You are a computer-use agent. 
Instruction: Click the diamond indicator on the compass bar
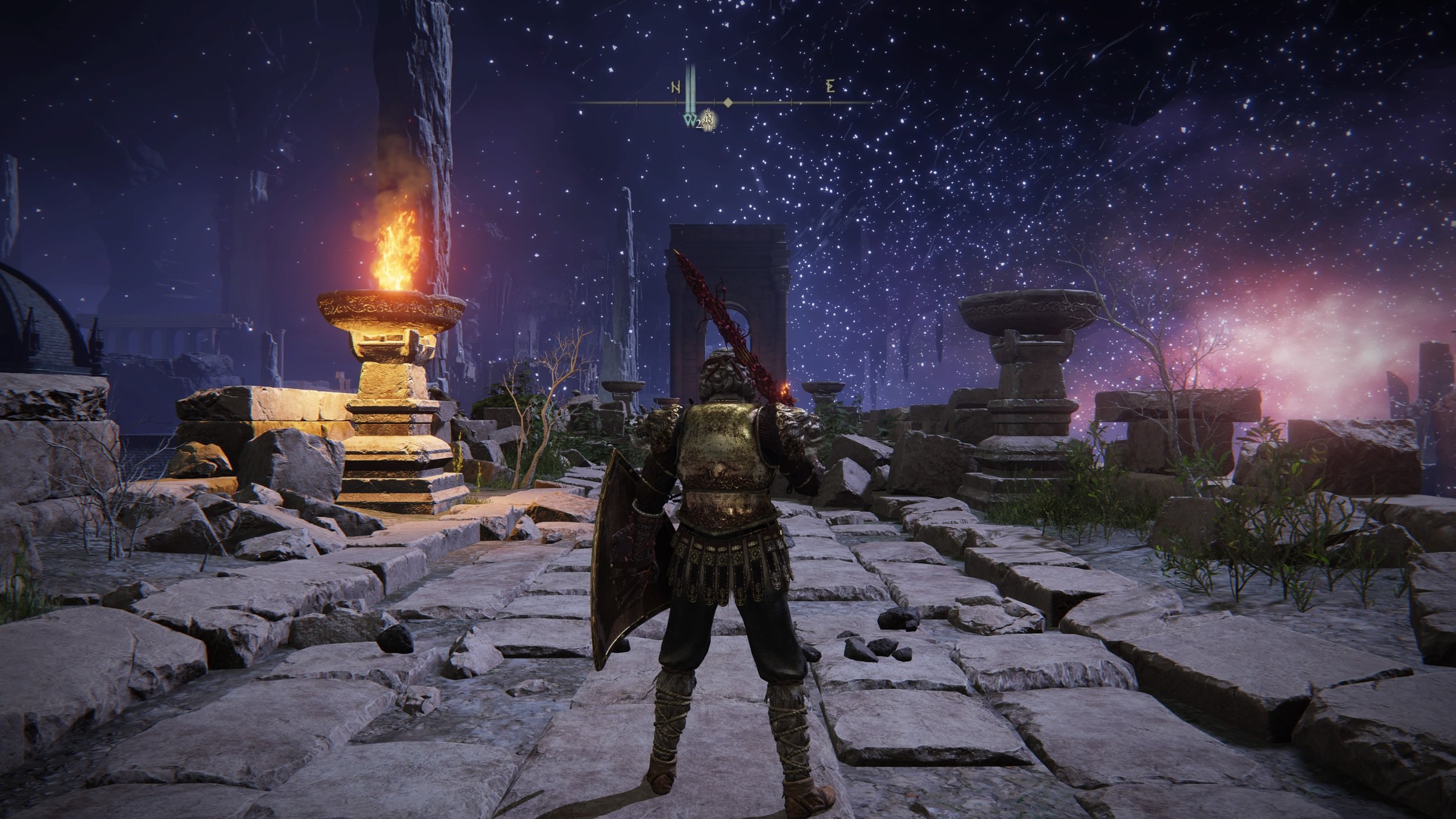pos(728,103)
